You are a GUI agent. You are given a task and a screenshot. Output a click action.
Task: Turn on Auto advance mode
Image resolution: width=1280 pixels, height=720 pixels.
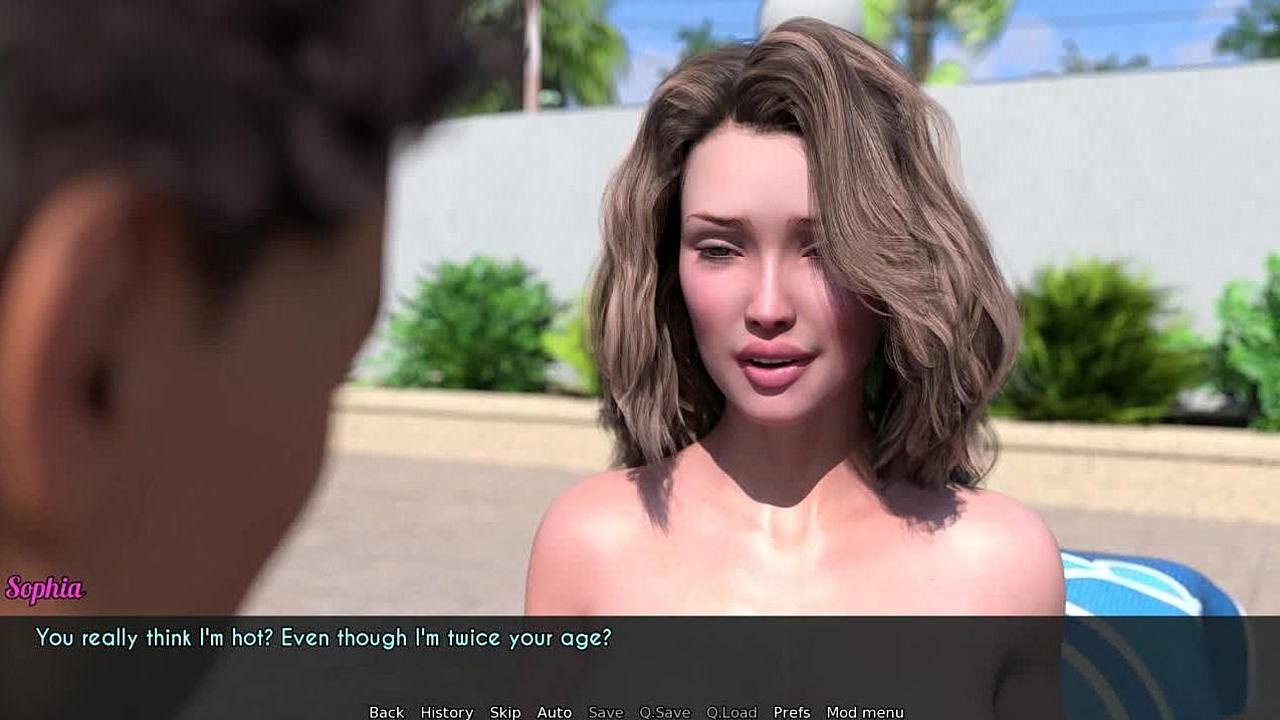[x=554, y=712]
